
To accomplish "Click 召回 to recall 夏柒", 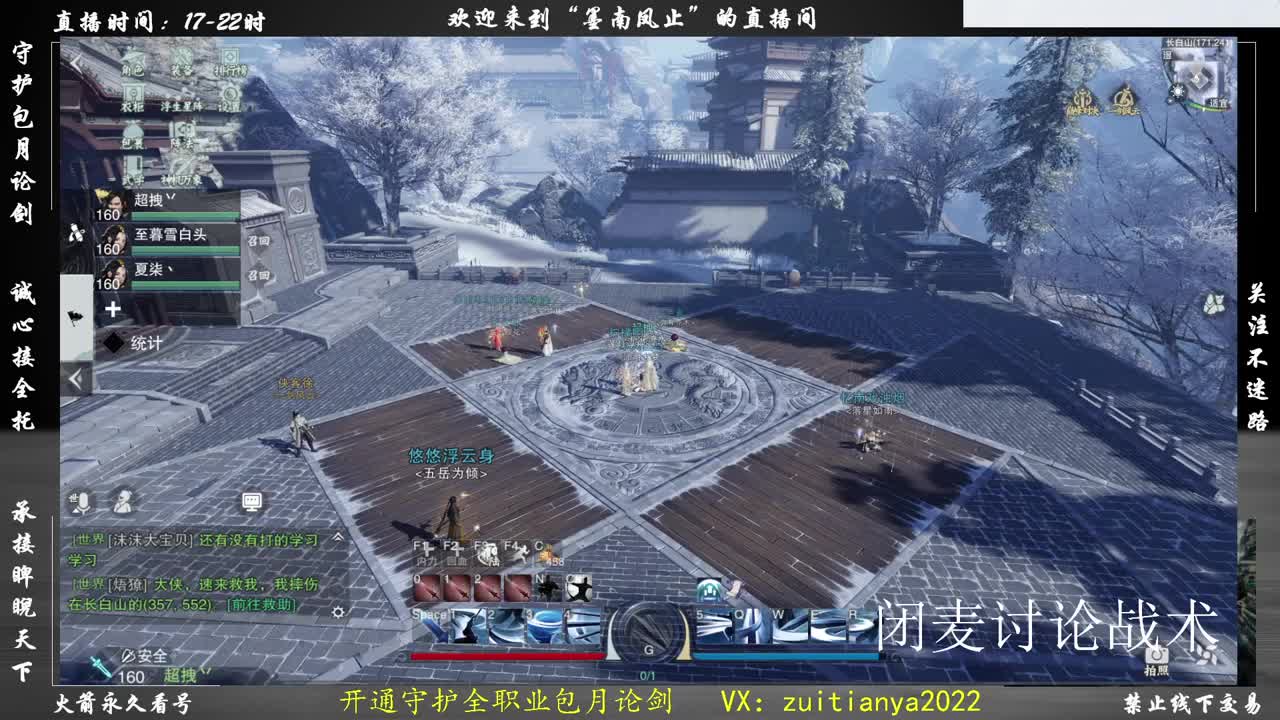I will 260,274.
